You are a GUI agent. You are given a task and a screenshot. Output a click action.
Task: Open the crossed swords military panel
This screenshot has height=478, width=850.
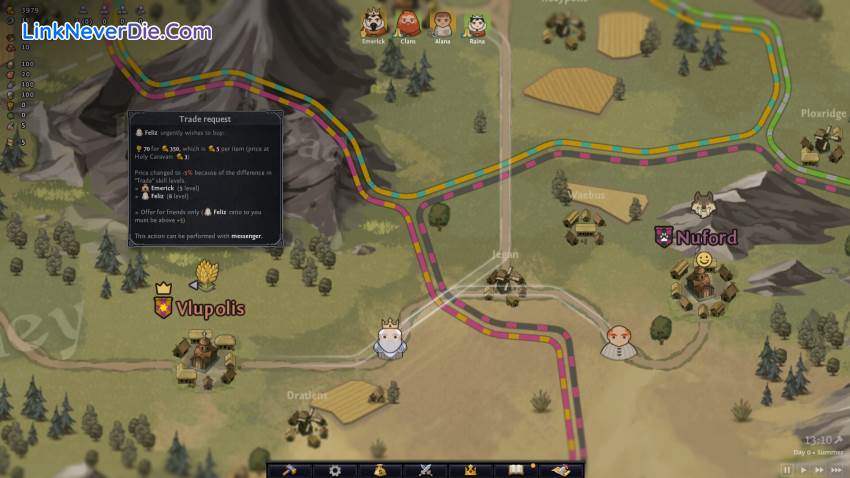pos(425,470)
